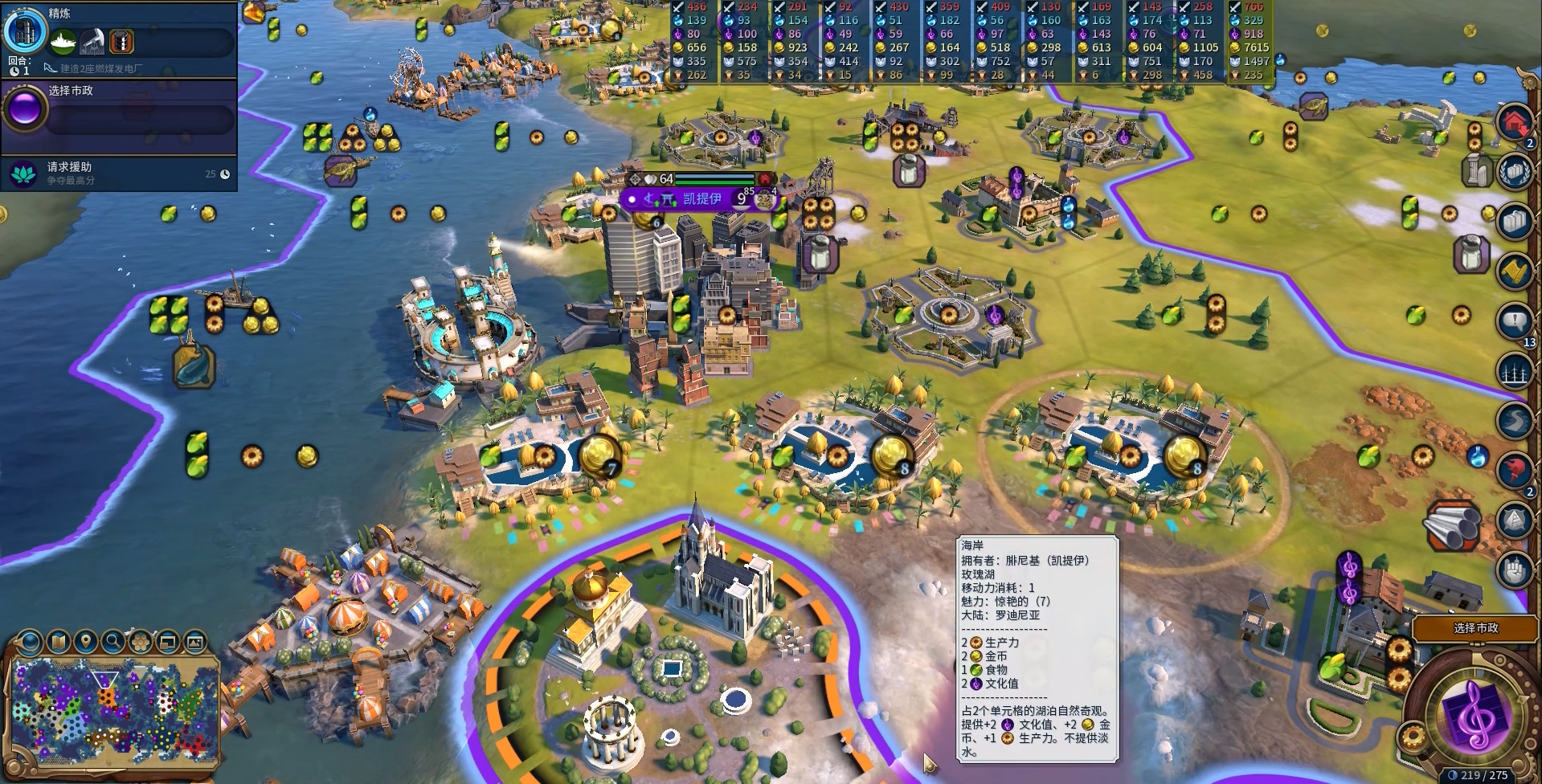Toggle the landscape picture button above minimap

pos(195,642)
